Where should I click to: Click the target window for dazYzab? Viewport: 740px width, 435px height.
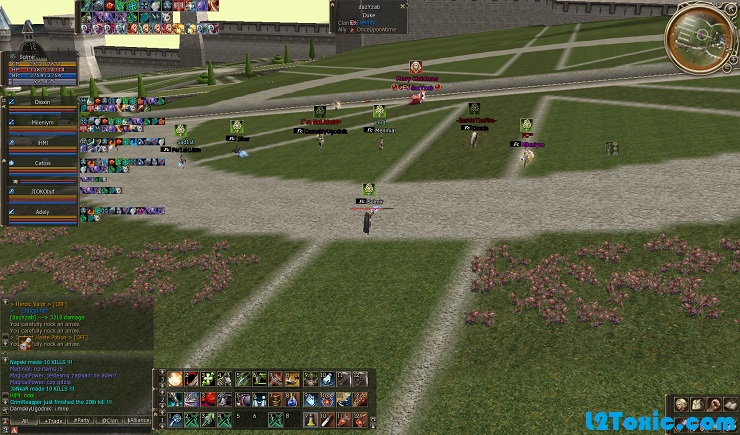click(x=369, y=14)
